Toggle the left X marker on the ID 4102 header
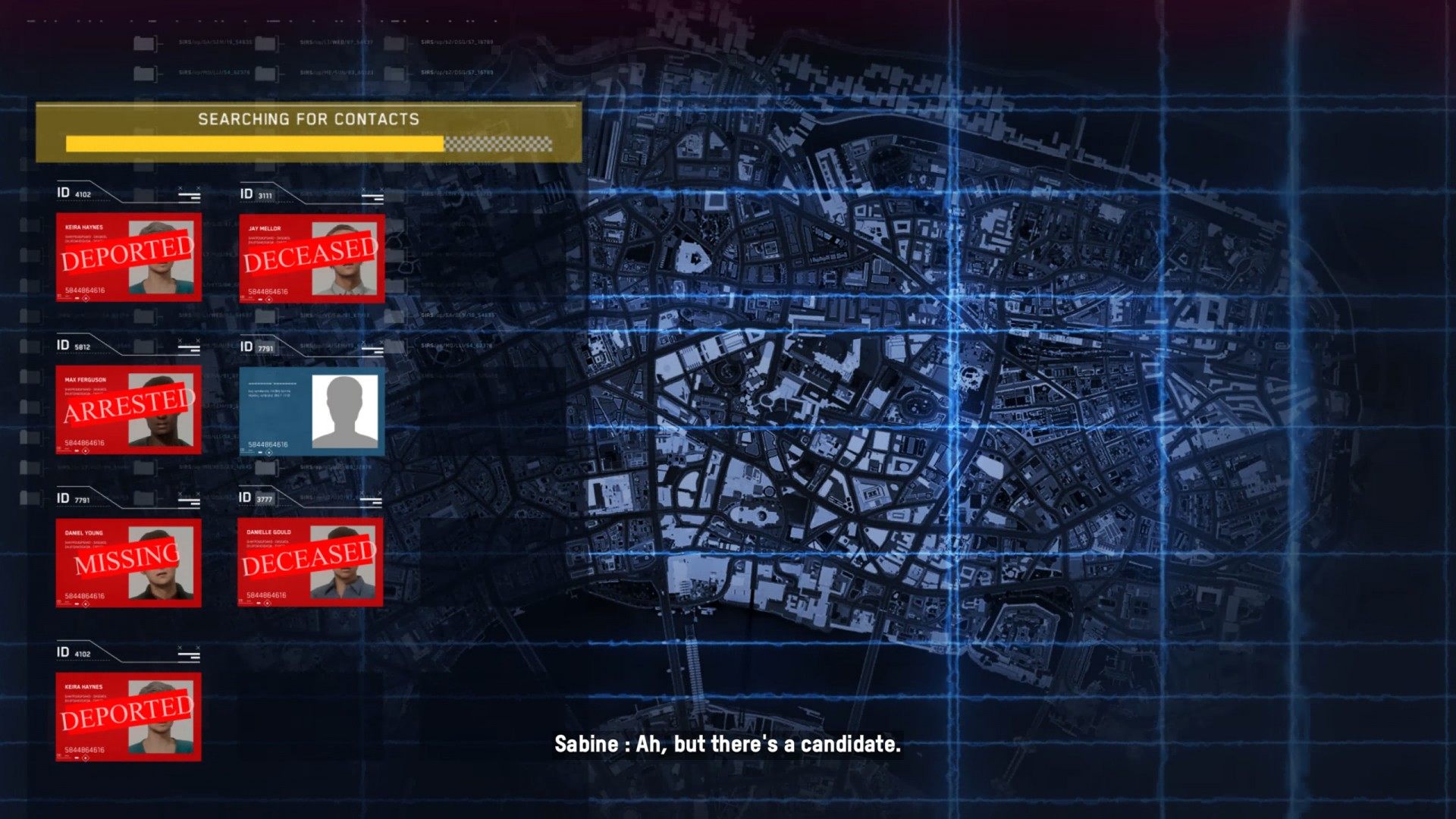Image resolution: width=1456 pixels, height=819 pixels. pyautogui.click(x=180, y=188)
